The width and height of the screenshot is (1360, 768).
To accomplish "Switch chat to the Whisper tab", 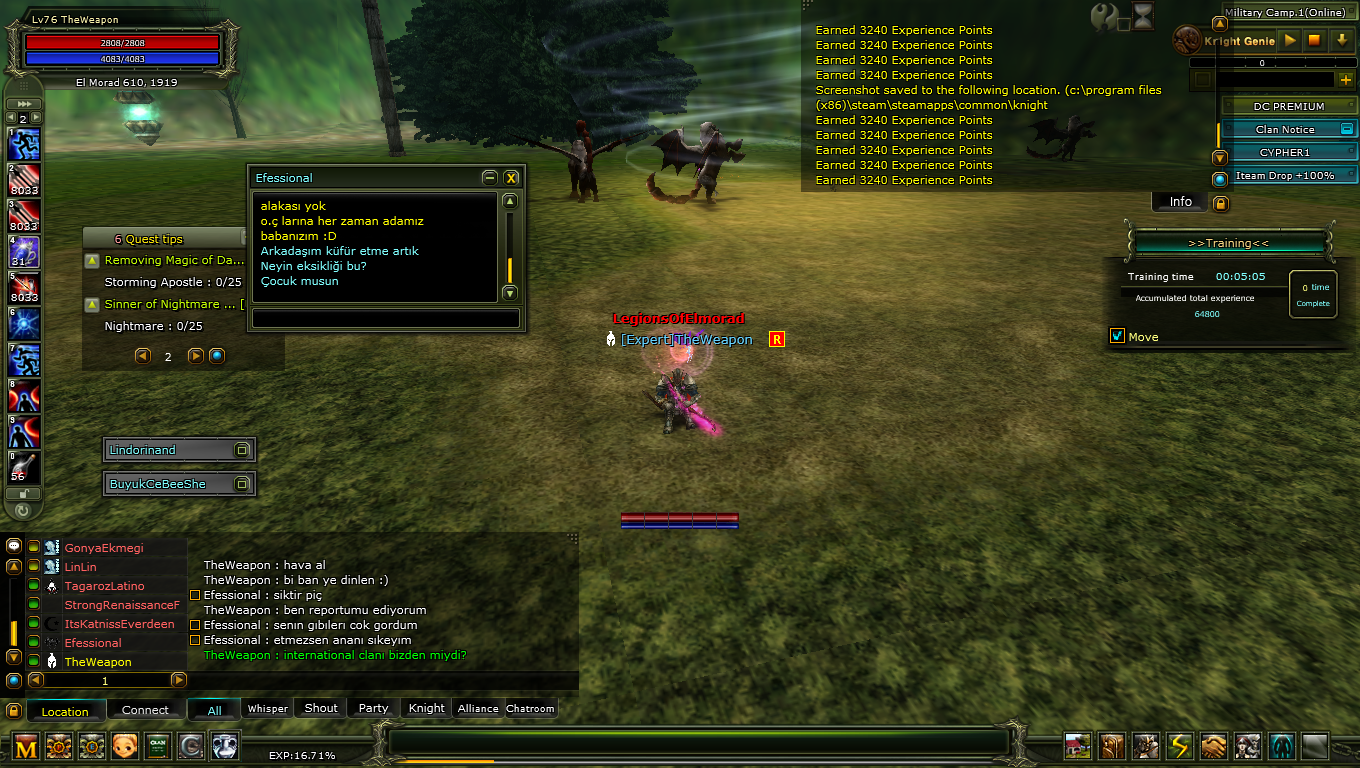I will (268, 709).
